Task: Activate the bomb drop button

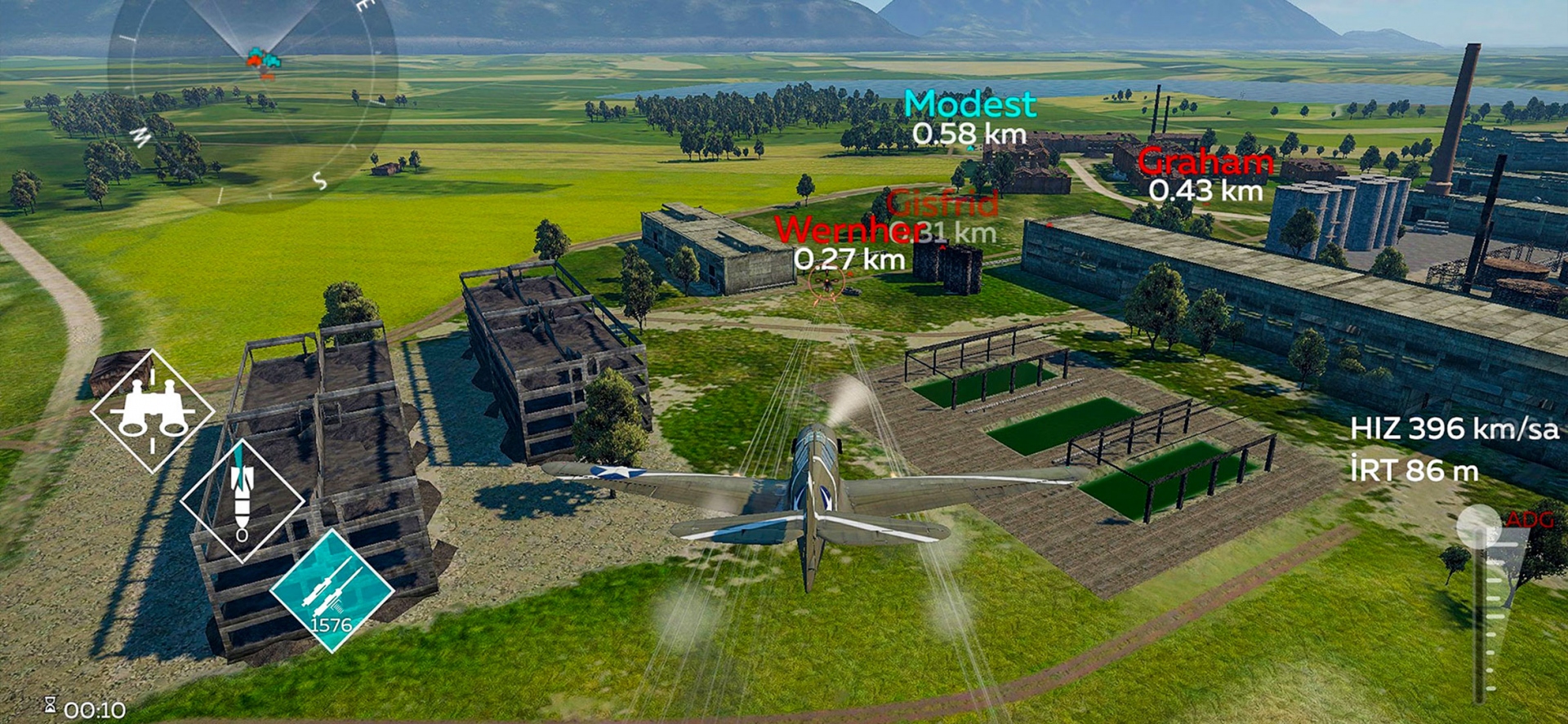Action: (242, 500)
